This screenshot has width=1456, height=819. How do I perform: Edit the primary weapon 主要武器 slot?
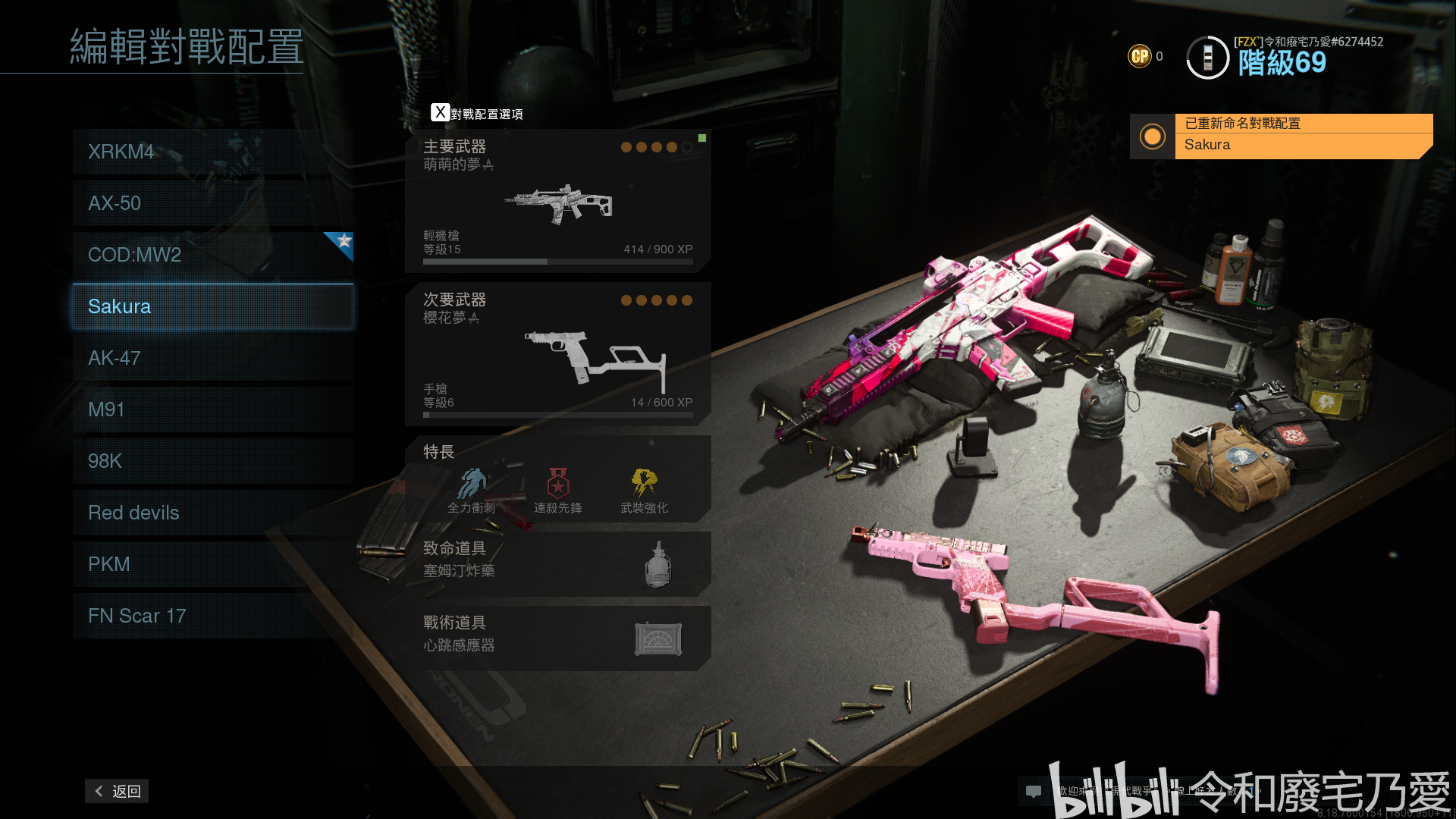pyautogui.click(x=557, y=201)
